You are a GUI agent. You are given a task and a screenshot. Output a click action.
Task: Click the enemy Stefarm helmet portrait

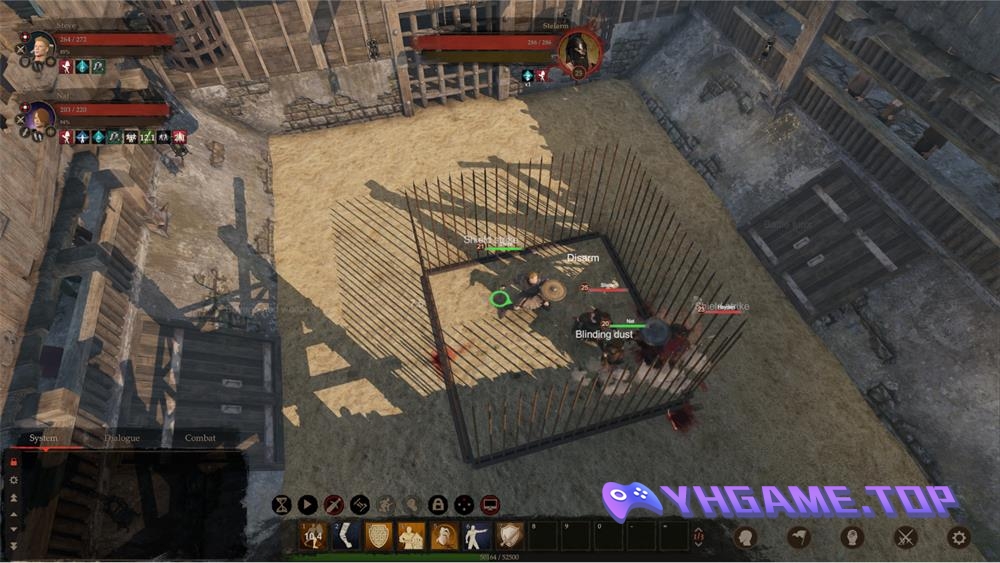tap(579, 50)
